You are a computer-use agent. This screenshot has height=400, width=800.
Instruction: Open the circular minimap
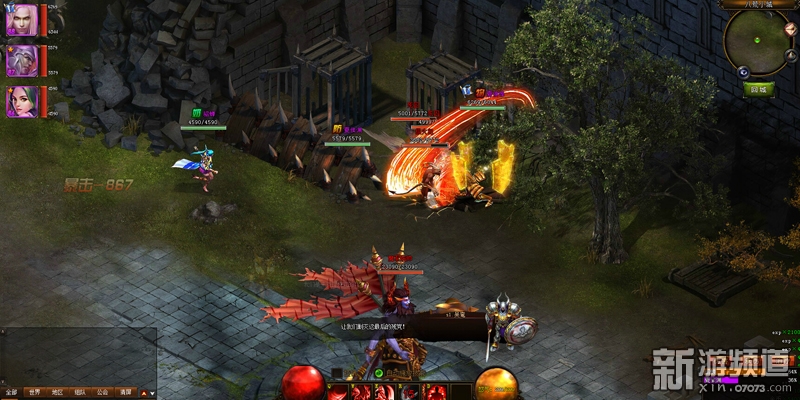757,42
